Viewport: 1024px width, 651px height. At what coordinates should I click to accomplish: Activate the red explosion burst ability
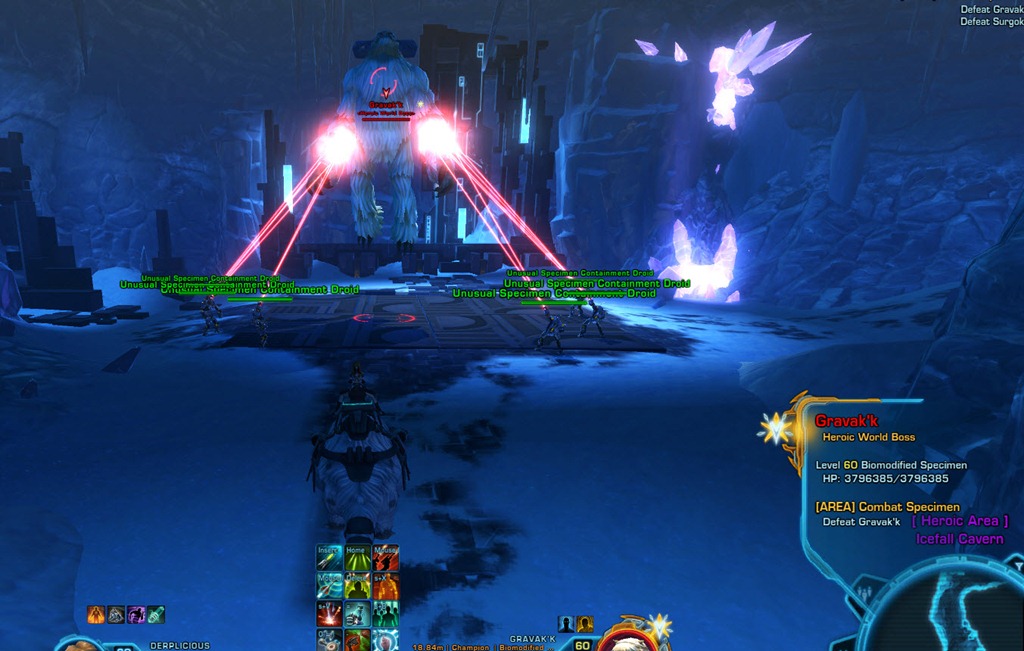(329, 612)
